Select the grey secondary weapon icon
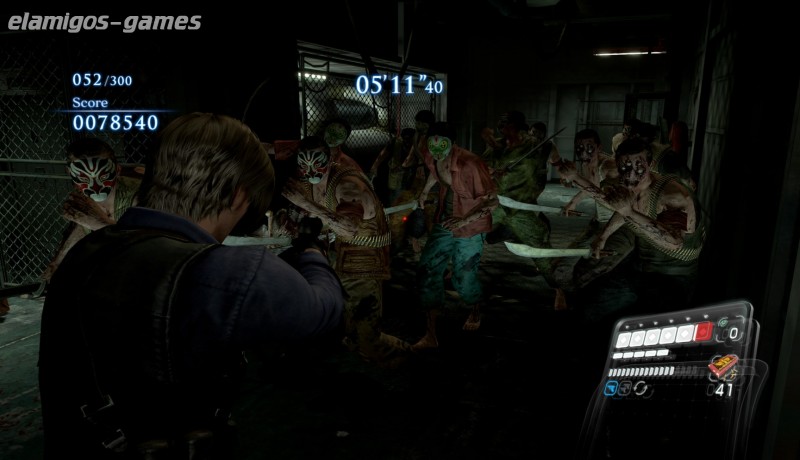 pyautogui.click(x=627, y=388)
